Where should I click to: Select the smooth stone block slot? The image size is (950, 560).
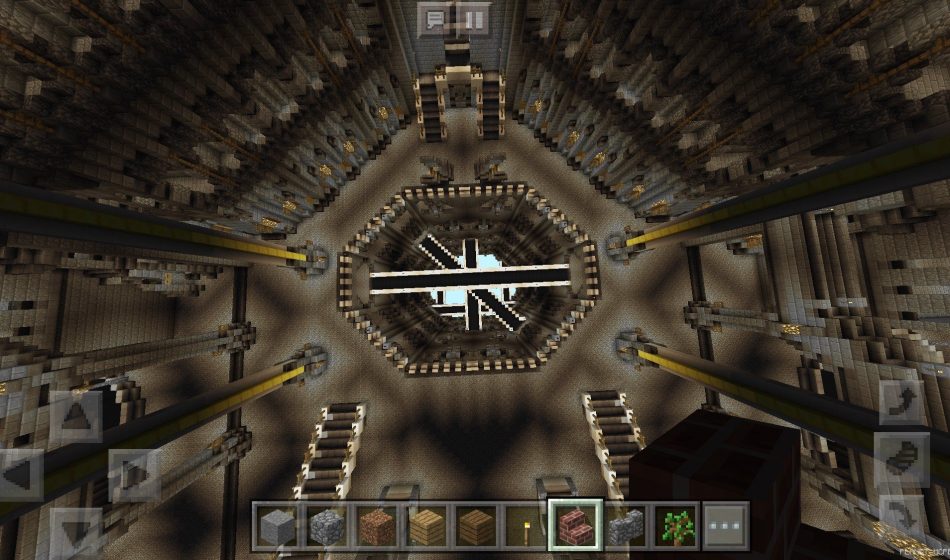[275, 525]
